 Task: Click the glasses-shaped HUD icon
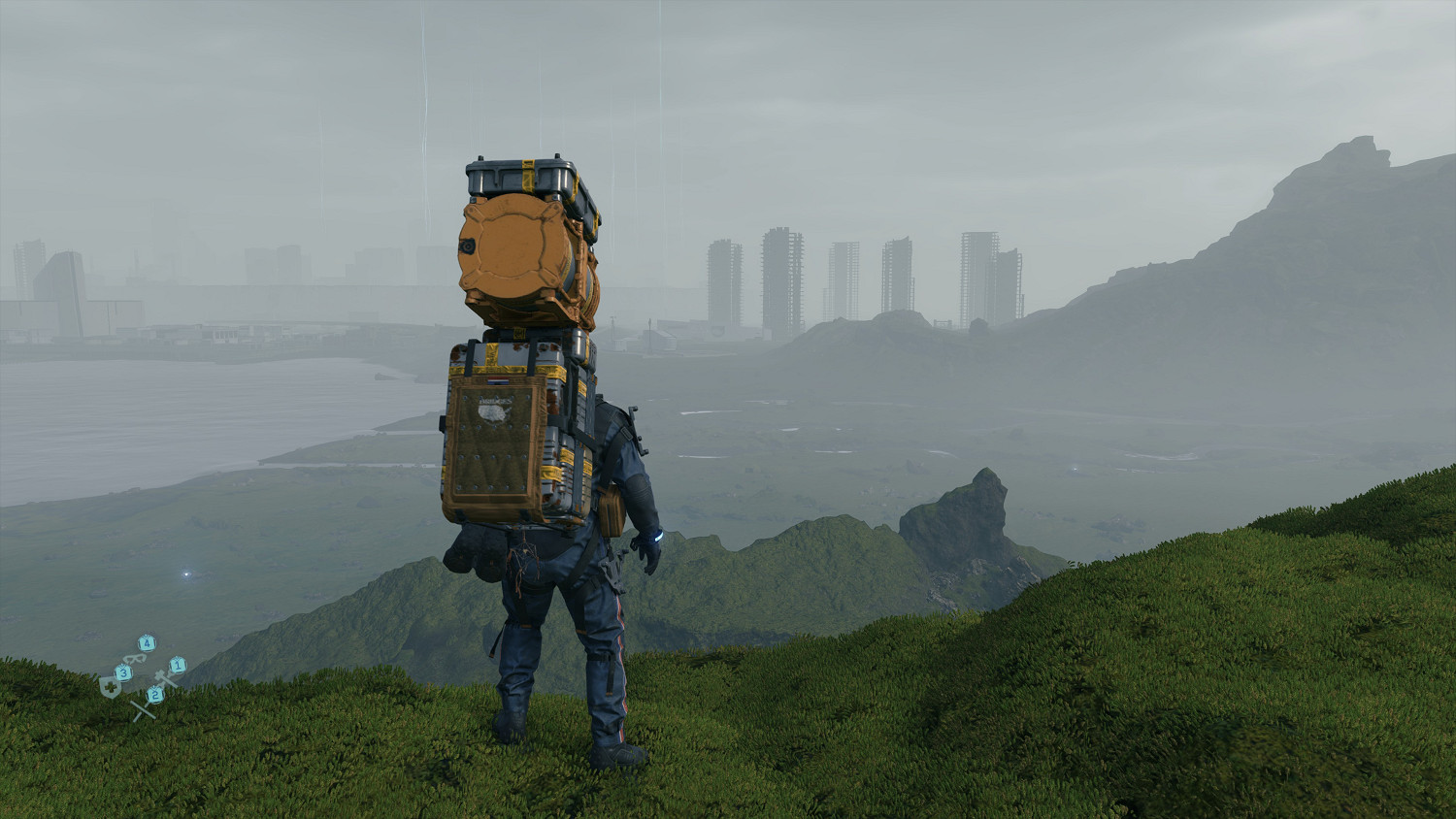134,659
